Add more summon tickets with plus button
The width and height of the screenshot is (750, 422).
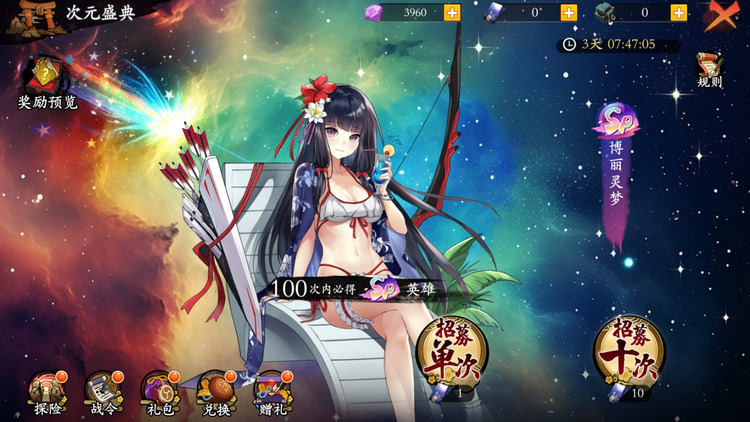568,13
